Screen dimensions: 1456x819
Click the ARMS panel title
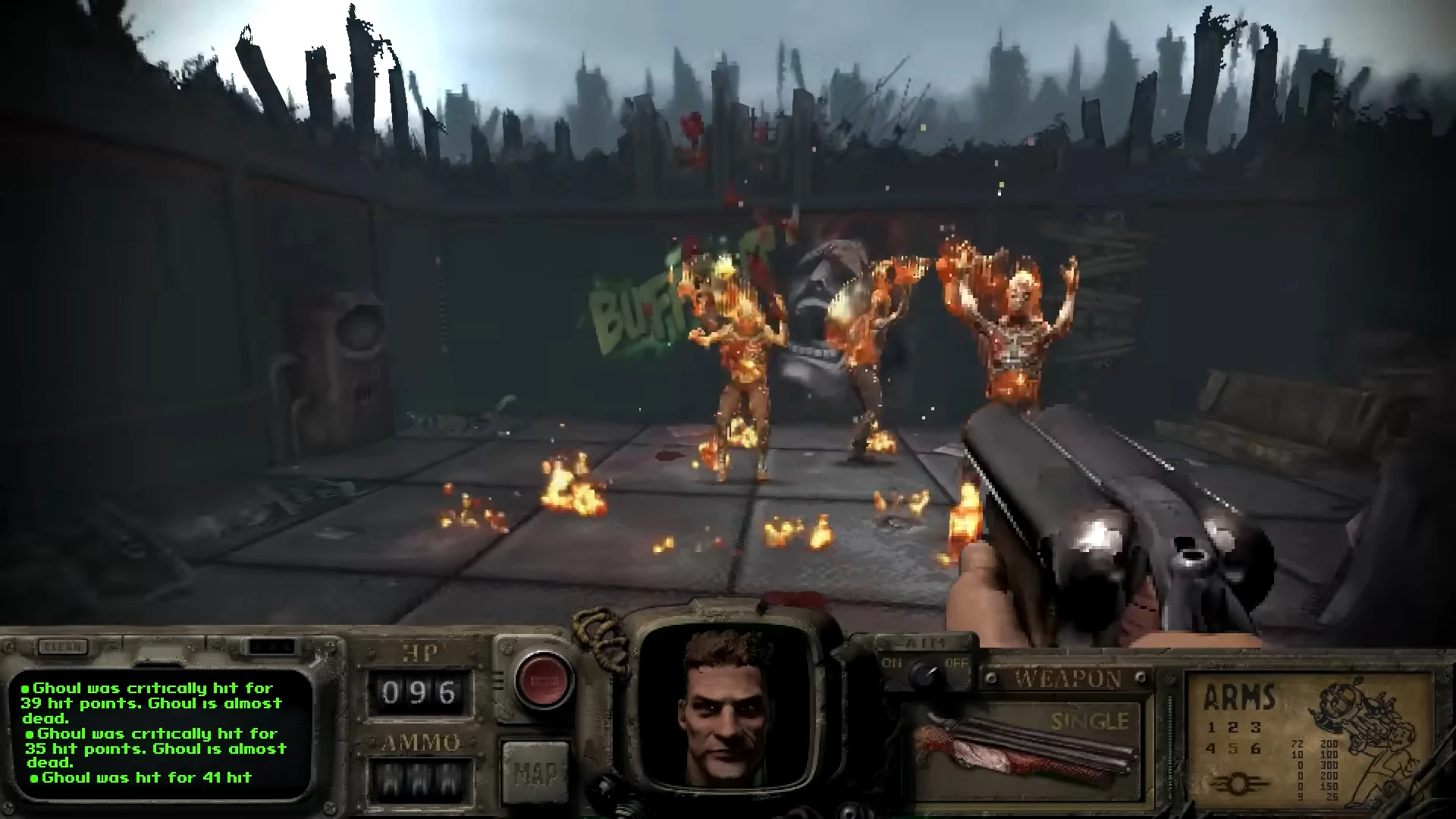[x=1241, y=698]
